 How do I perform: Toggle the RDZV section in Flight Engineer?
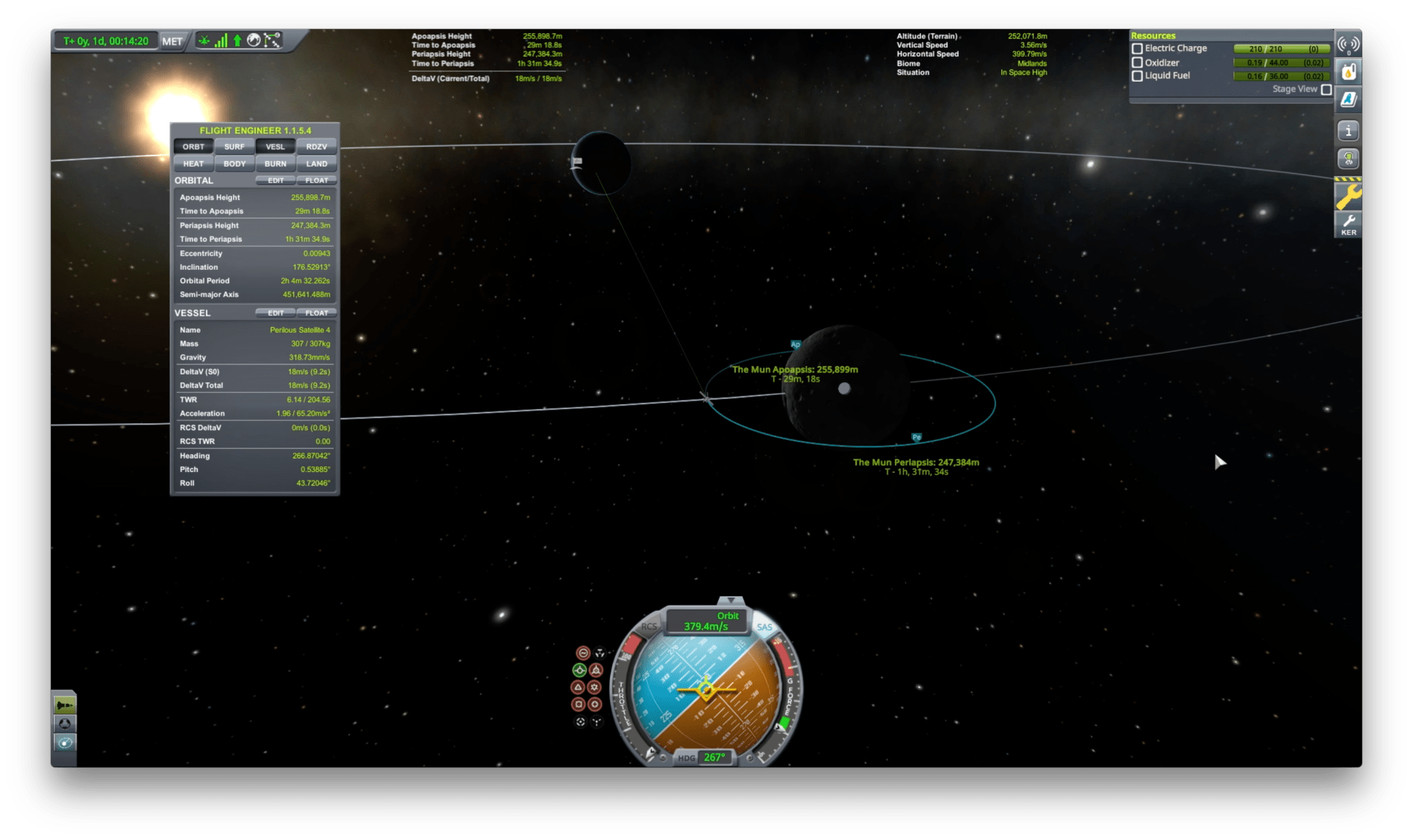point(316,147)
